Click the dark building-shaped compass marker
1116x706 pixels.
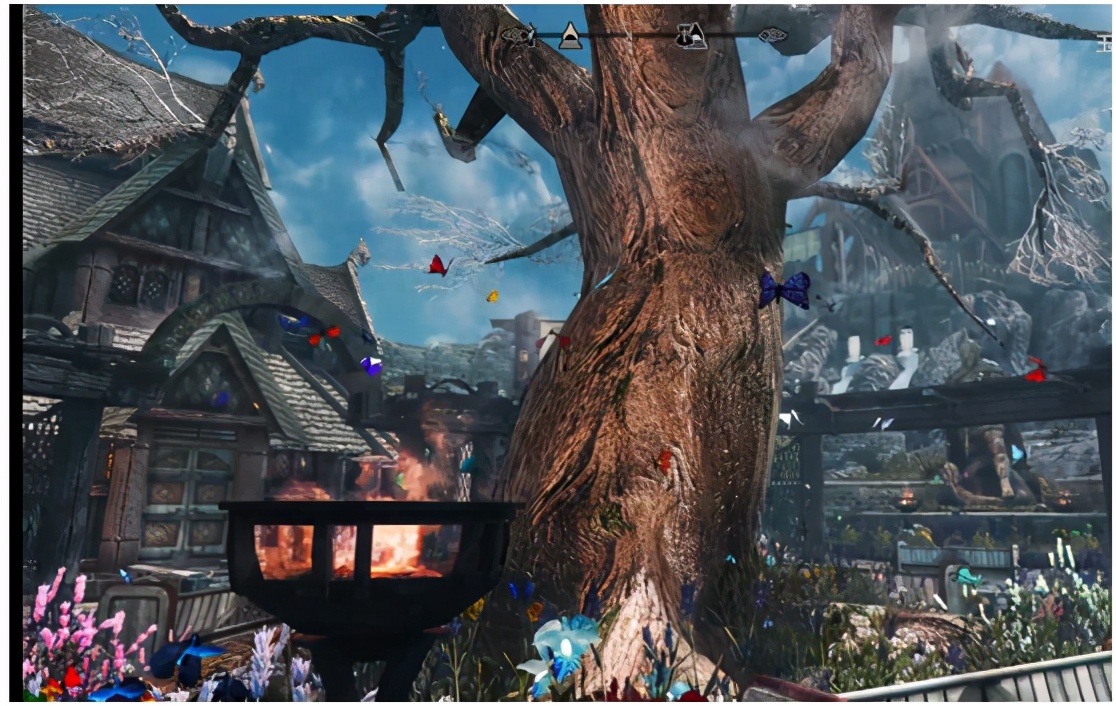click(690, 36)
